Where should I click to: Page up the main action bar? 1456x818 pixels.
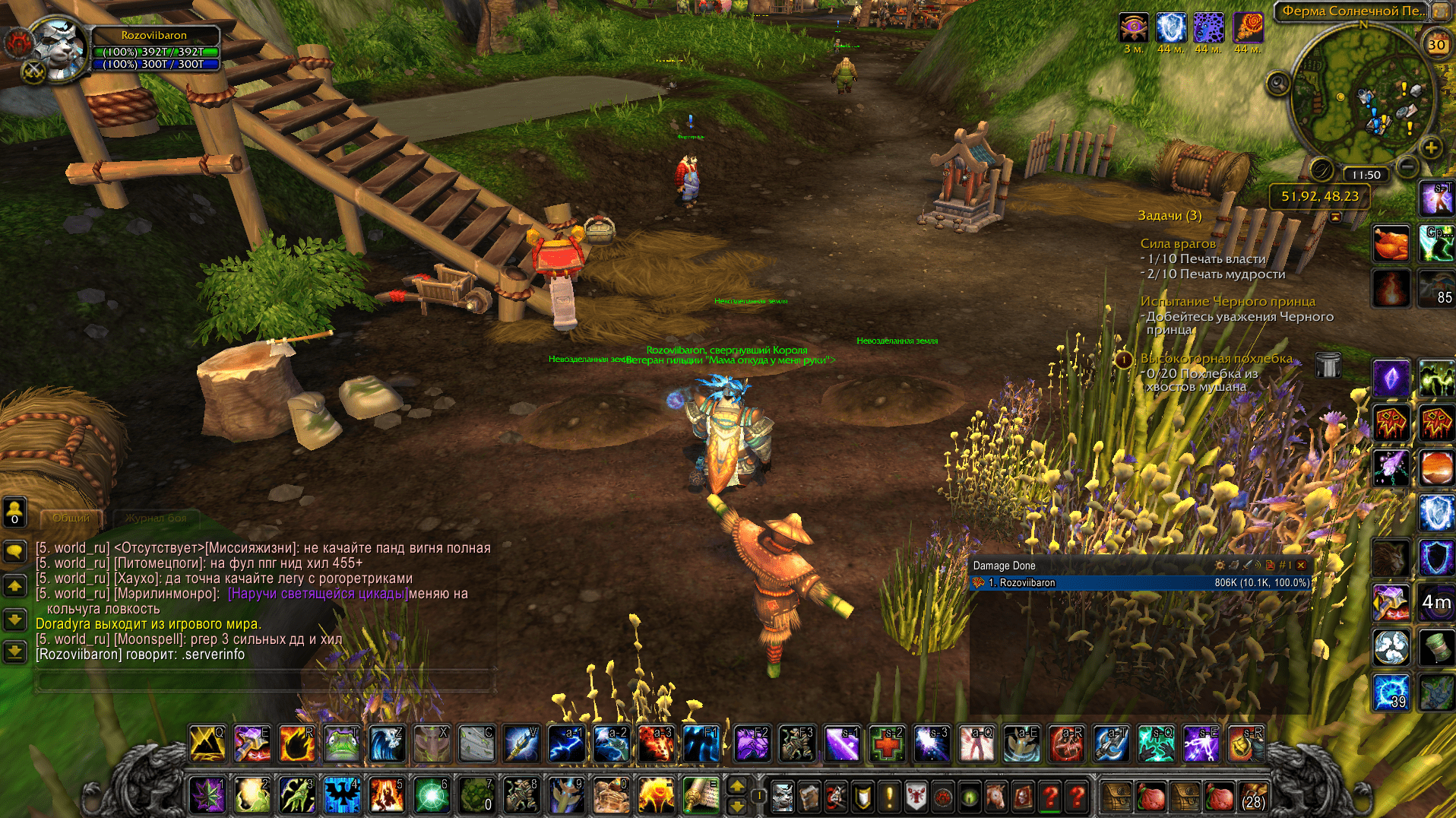coord(737,786)
